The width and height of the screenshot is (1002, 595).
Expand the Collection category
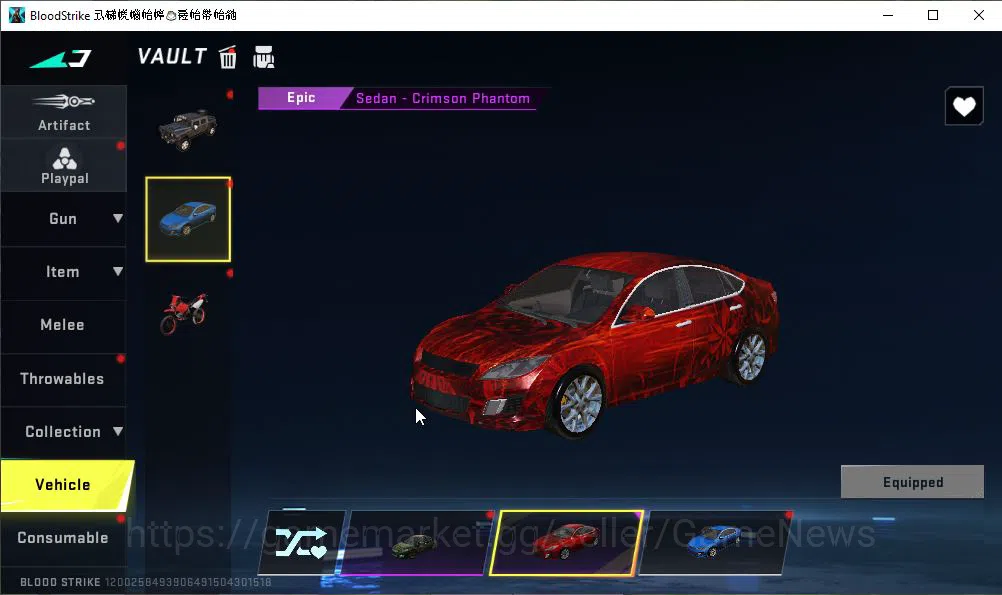pos(63,432)
